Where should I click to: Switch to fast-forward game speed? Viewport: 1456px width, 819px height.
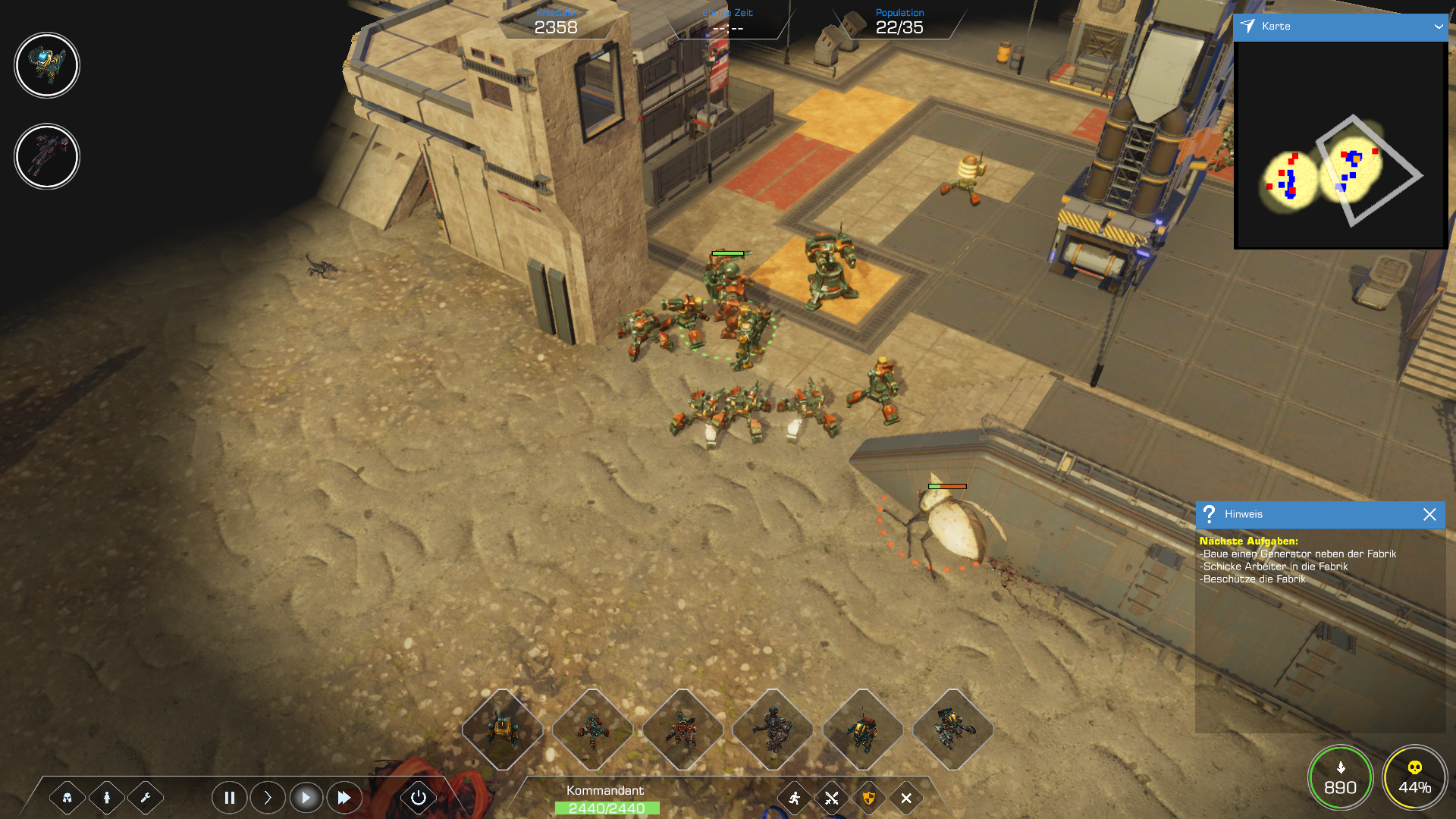click(344, 798)
